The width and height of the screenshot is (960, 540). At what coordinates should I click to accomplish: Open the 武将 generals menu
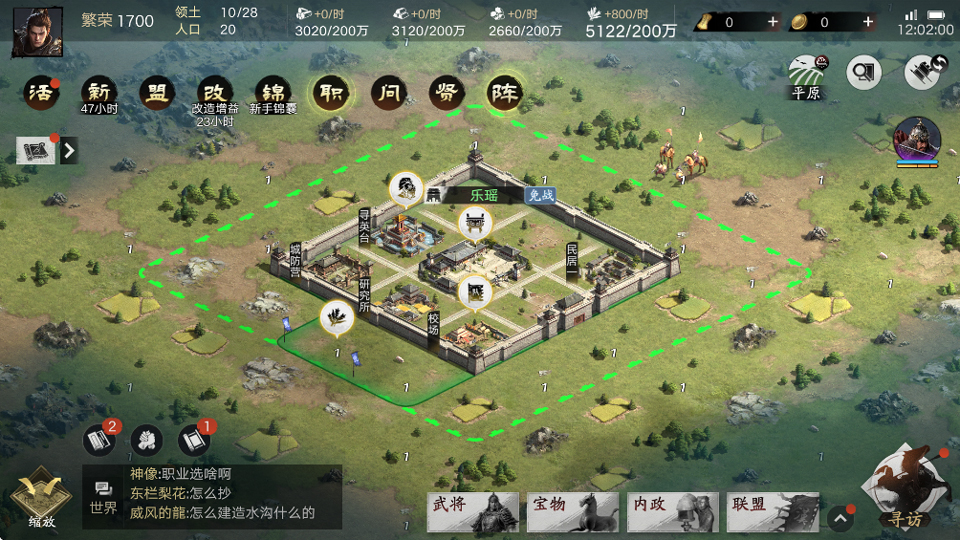pyautogui.click(x=473, y=511)
